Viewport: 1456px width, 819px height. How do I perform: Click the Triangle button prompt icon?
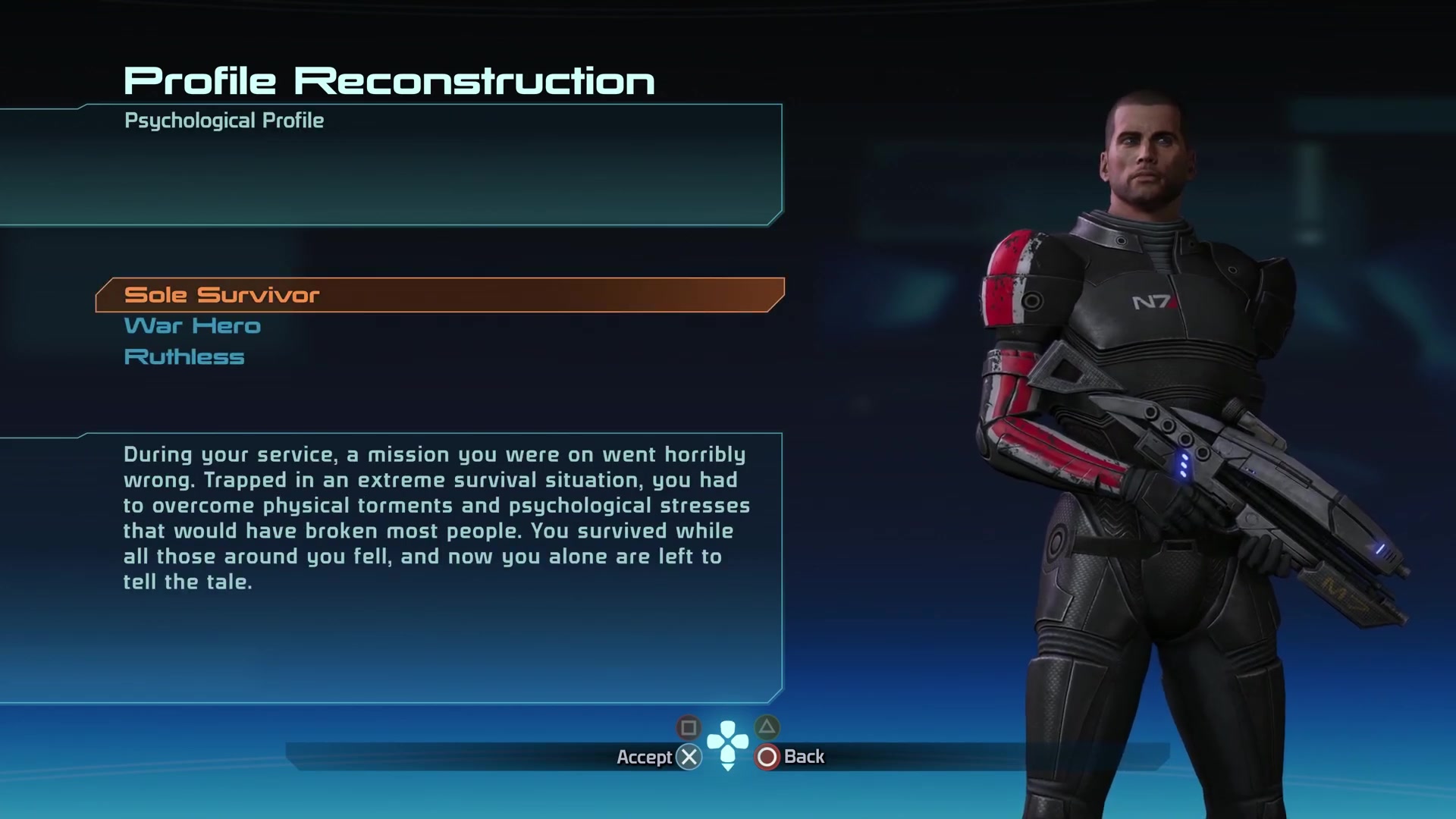[x=768, y=727]
